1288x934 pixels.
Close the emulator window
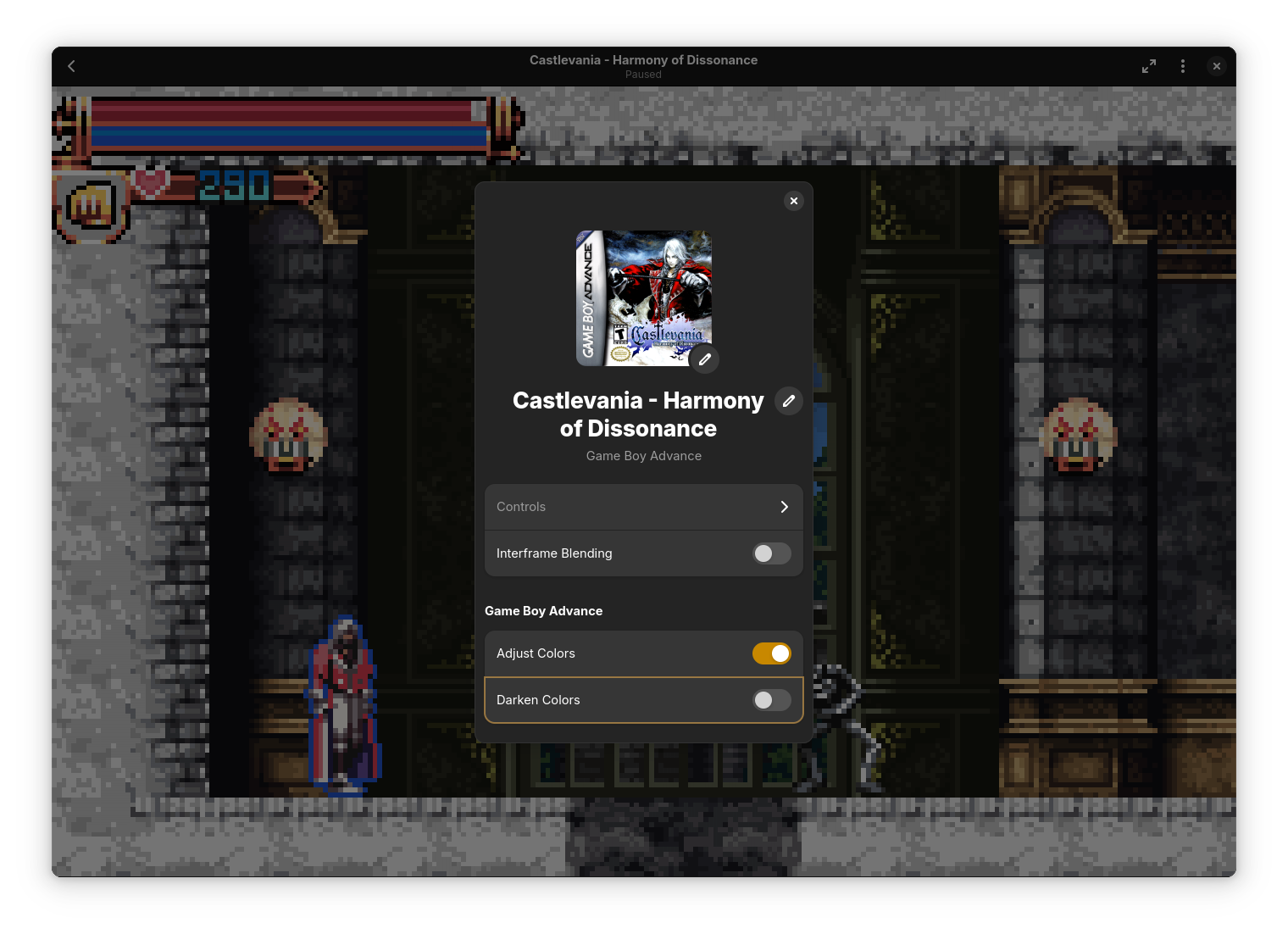pos(1217,66)
